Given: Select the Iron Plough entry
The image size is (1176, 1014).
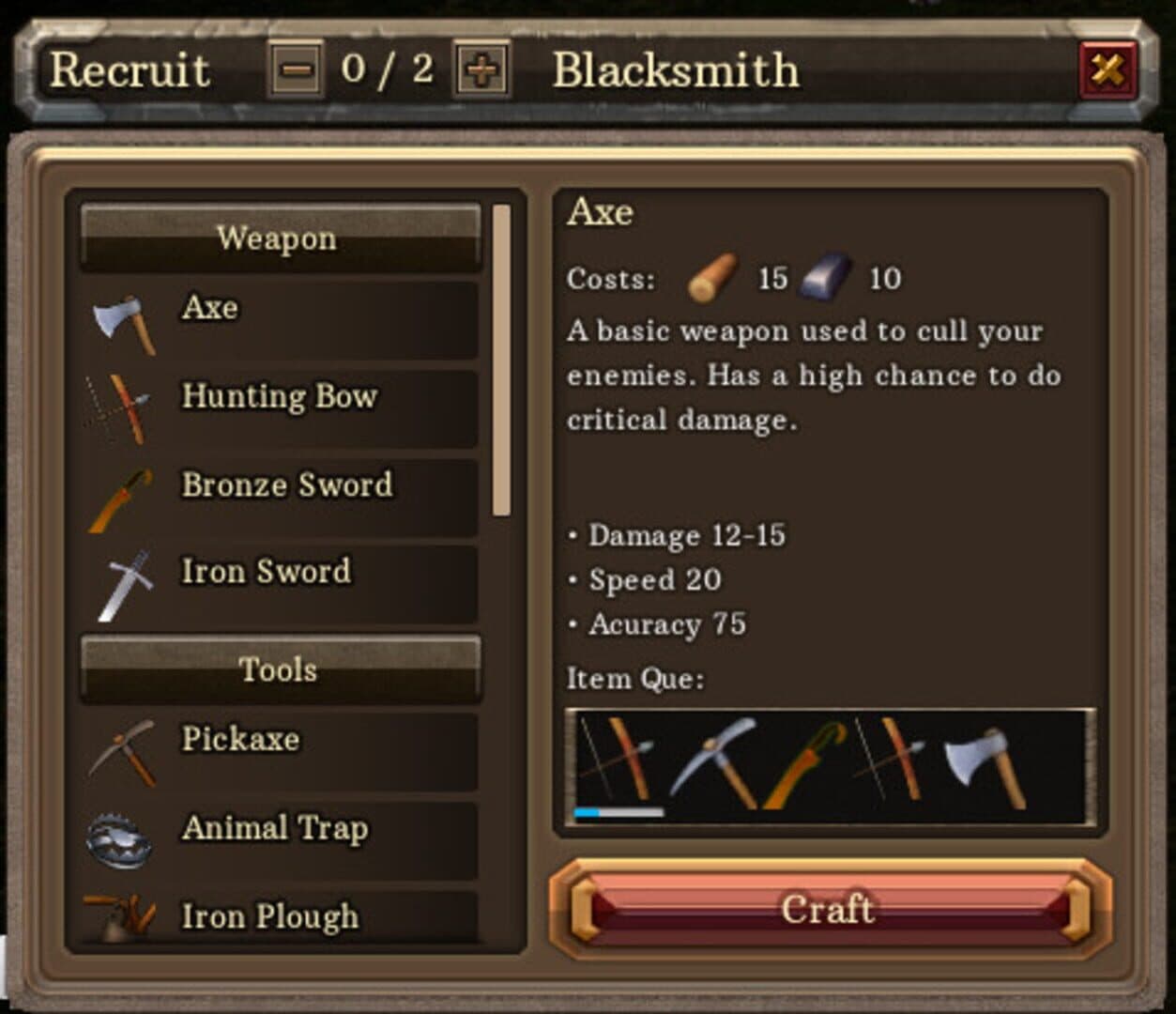Looking at the screenshot, I should 280,918.
